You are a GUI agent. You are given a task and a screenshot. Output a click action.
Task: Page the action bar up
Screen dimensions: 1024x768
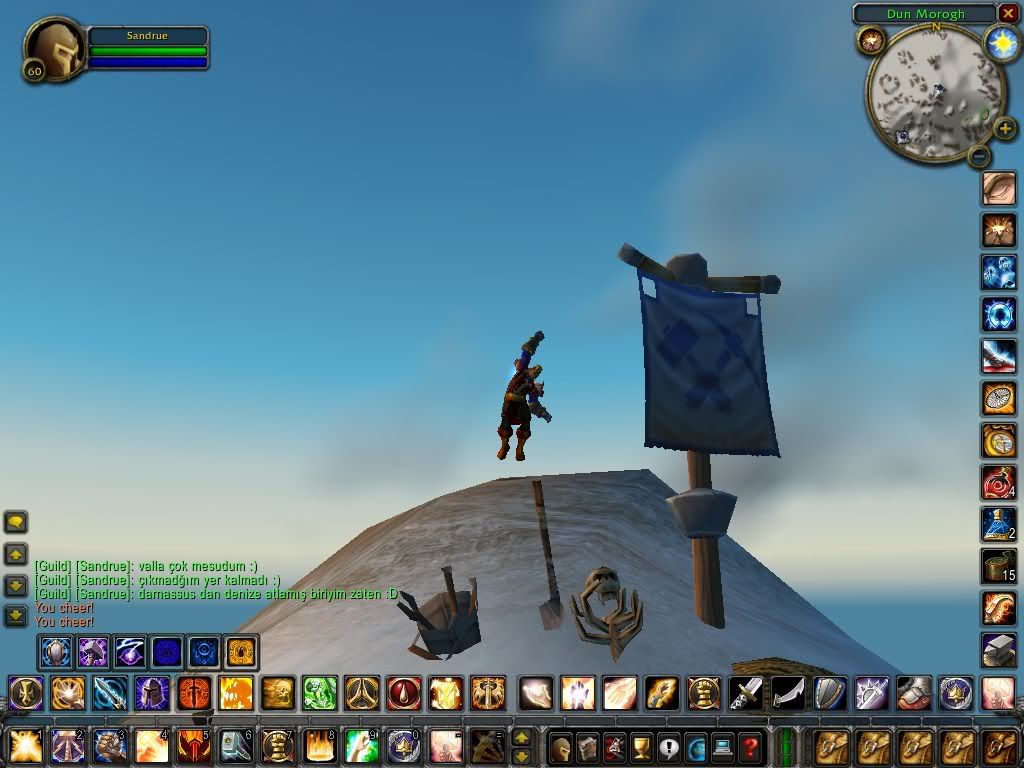[521, 737]
